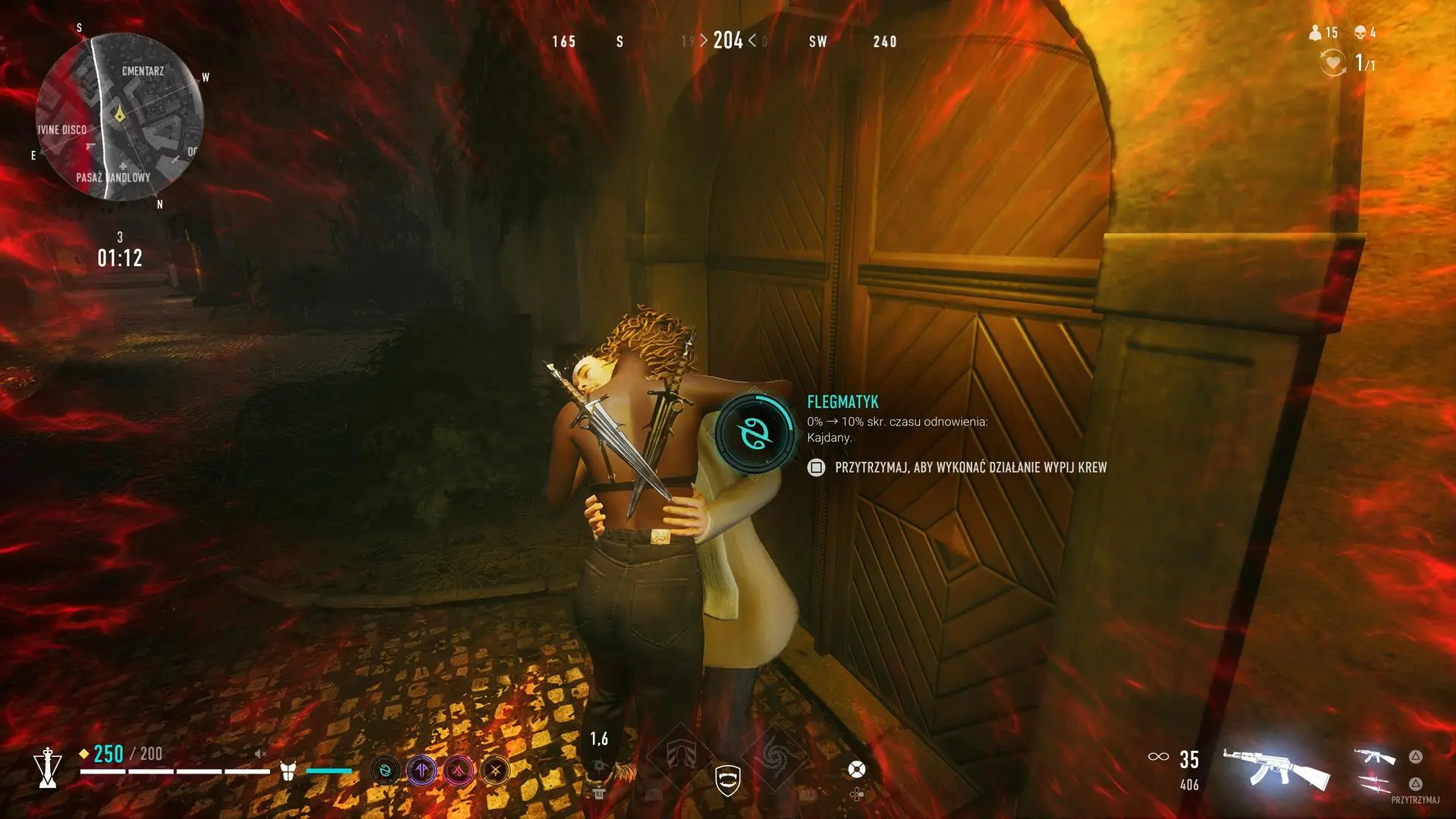1456x819 pixels.
Task: Click the body armor icon
Action: coord(287,771)
